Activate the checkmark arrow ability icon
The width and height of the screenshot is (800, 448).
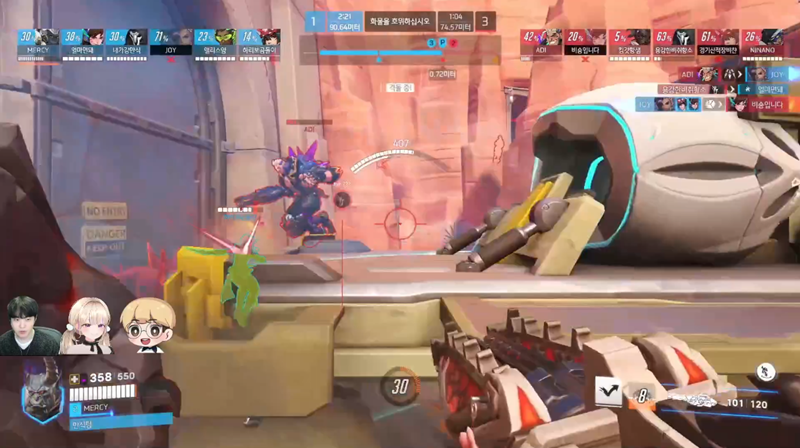tap(608, 391)
